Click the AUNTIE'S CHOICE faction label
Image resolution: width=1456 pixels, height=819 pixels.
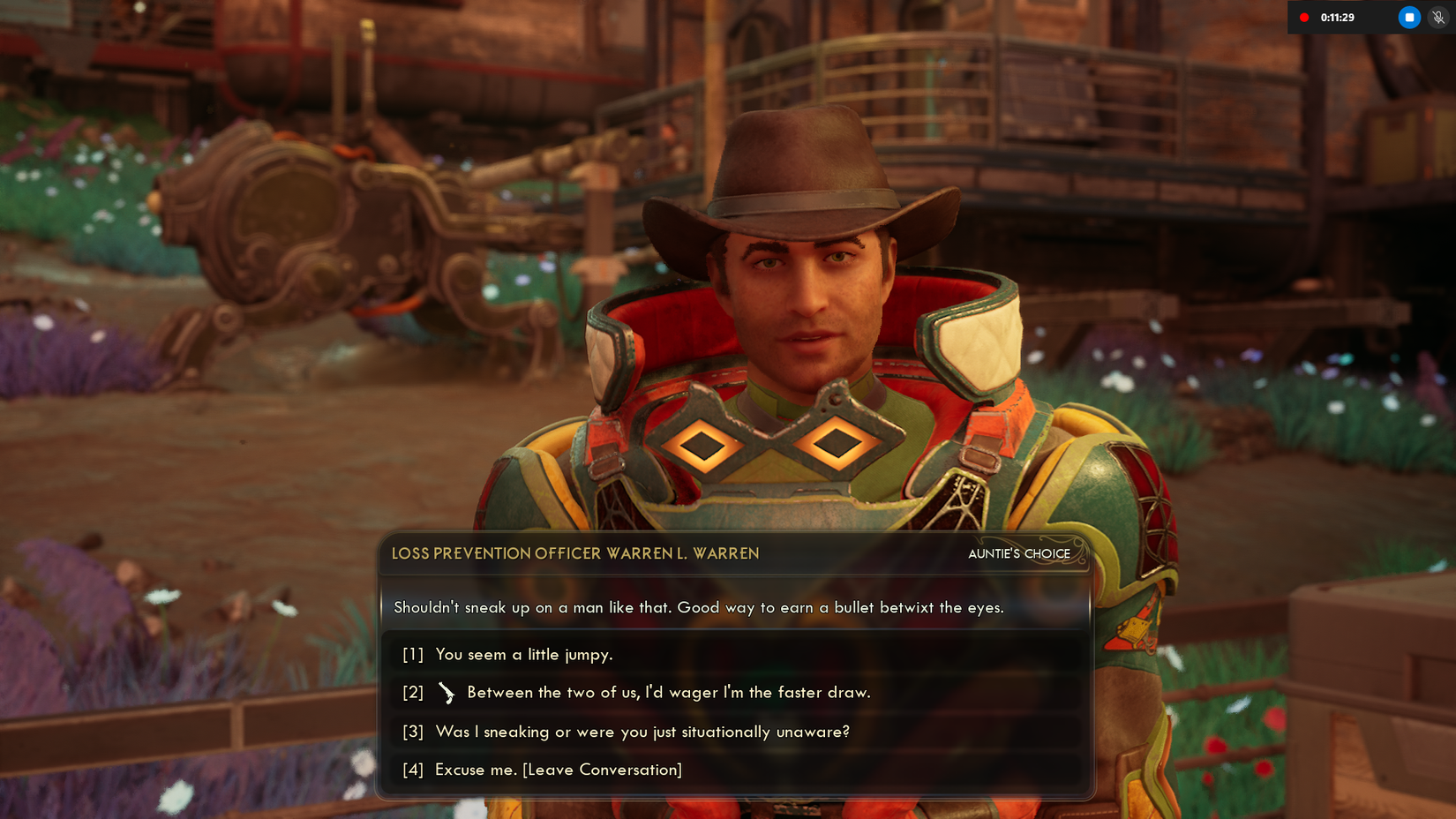coord(1018,553)
